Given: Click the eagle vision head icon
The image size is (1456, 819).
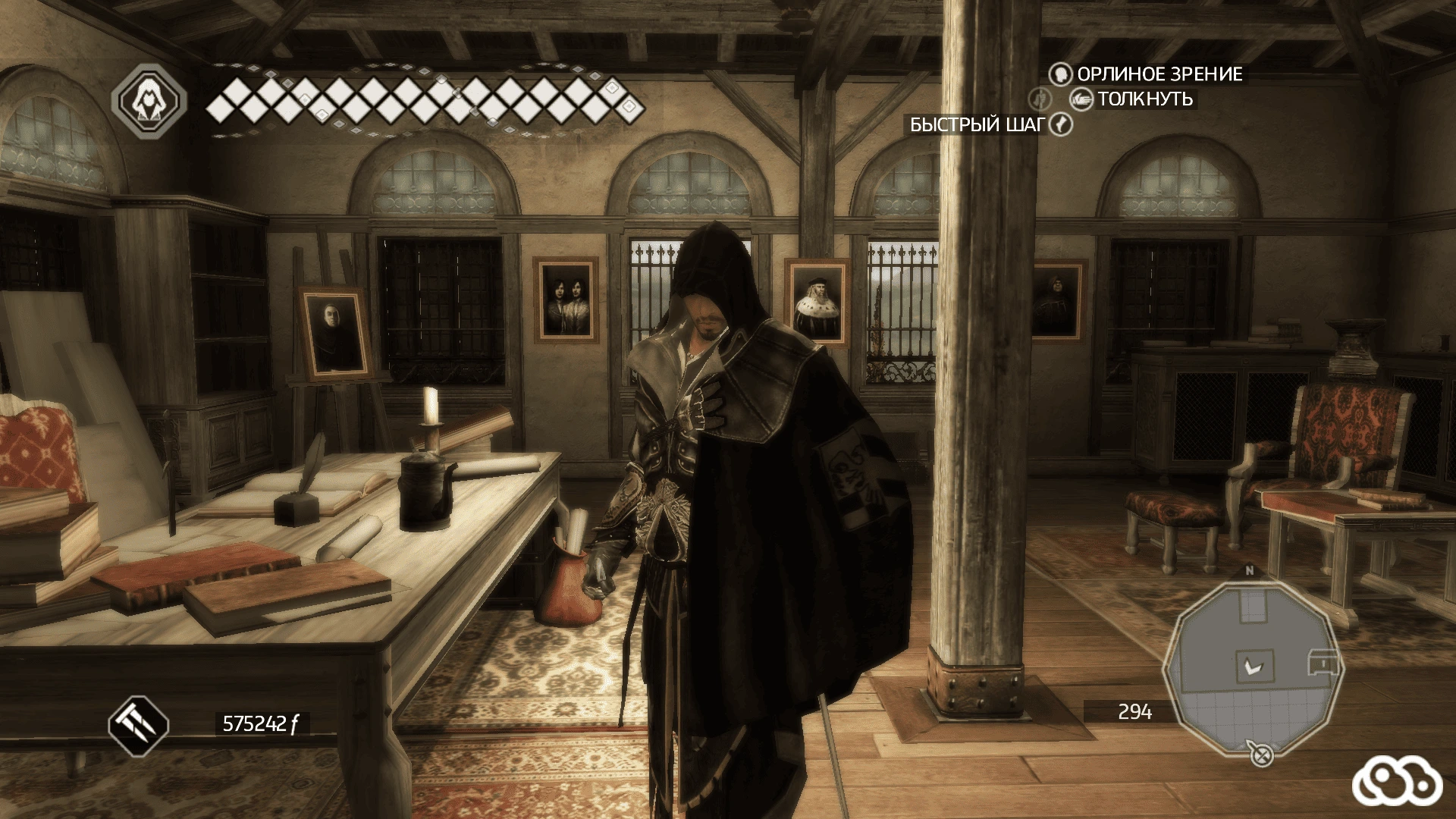Looking at the screenshot, I should point(1060,75).
